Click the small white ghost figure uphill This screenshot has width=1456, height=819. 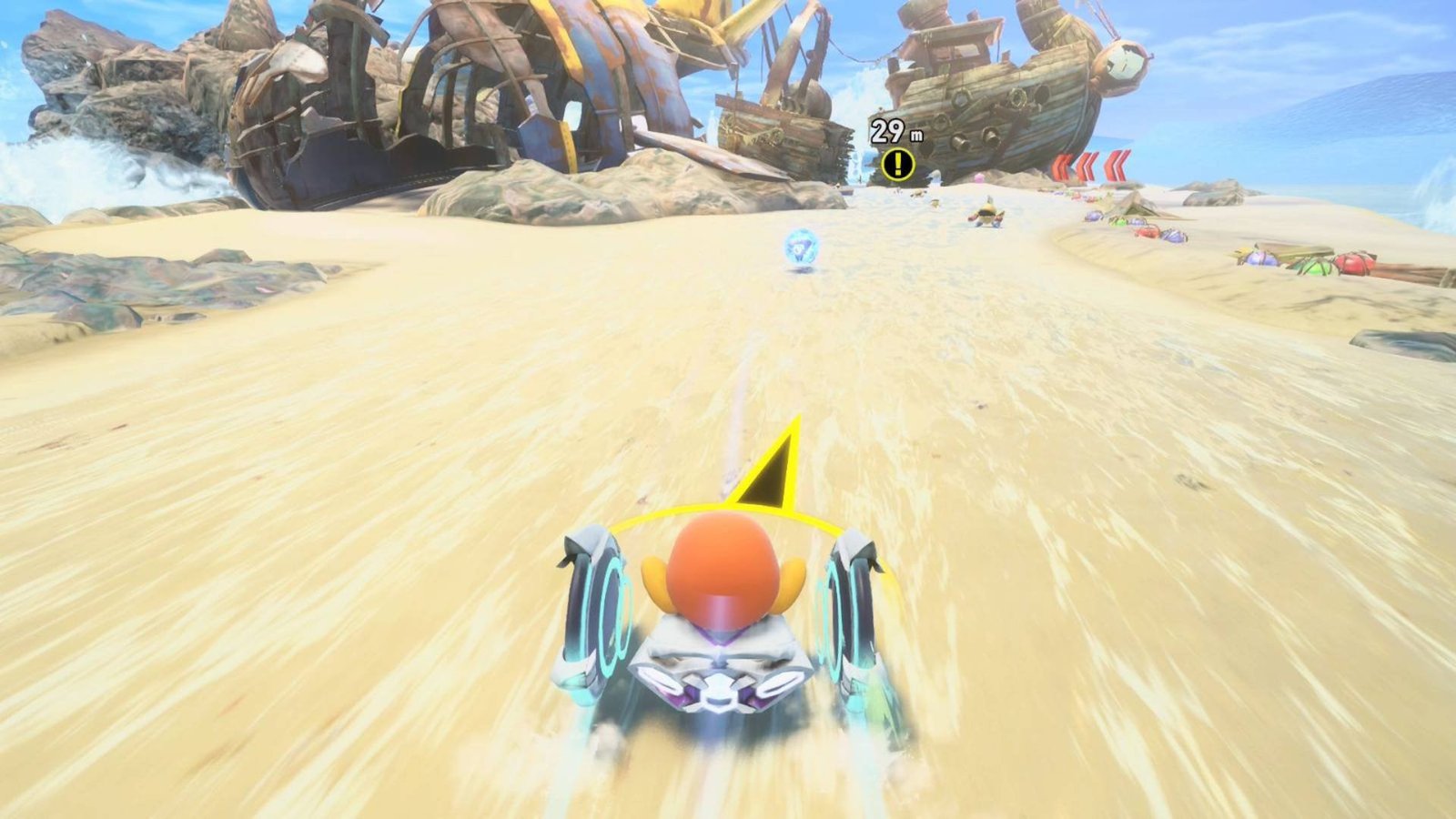[x=935, y=175]
